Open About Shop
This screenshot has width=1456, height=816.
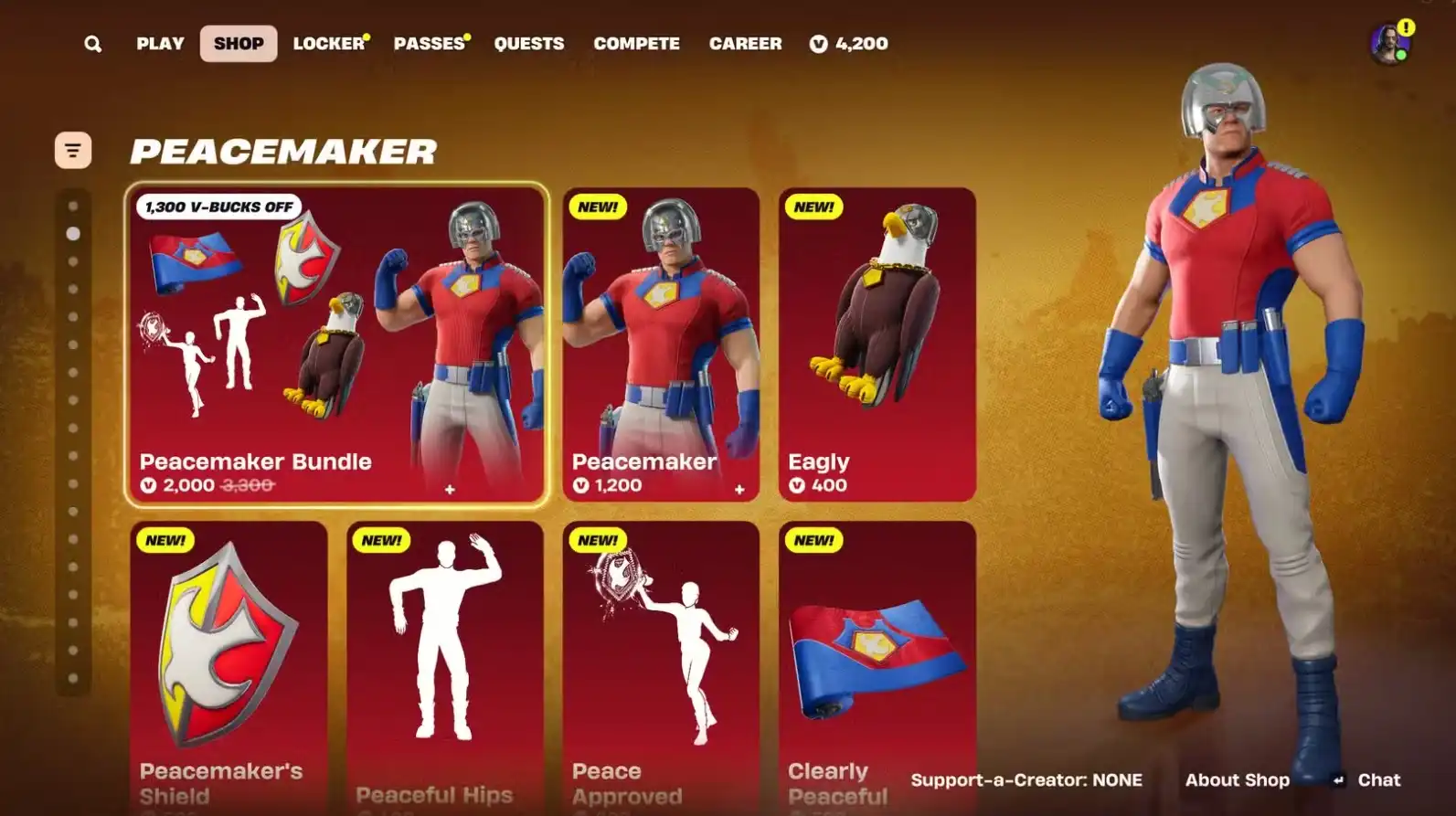1237,779
